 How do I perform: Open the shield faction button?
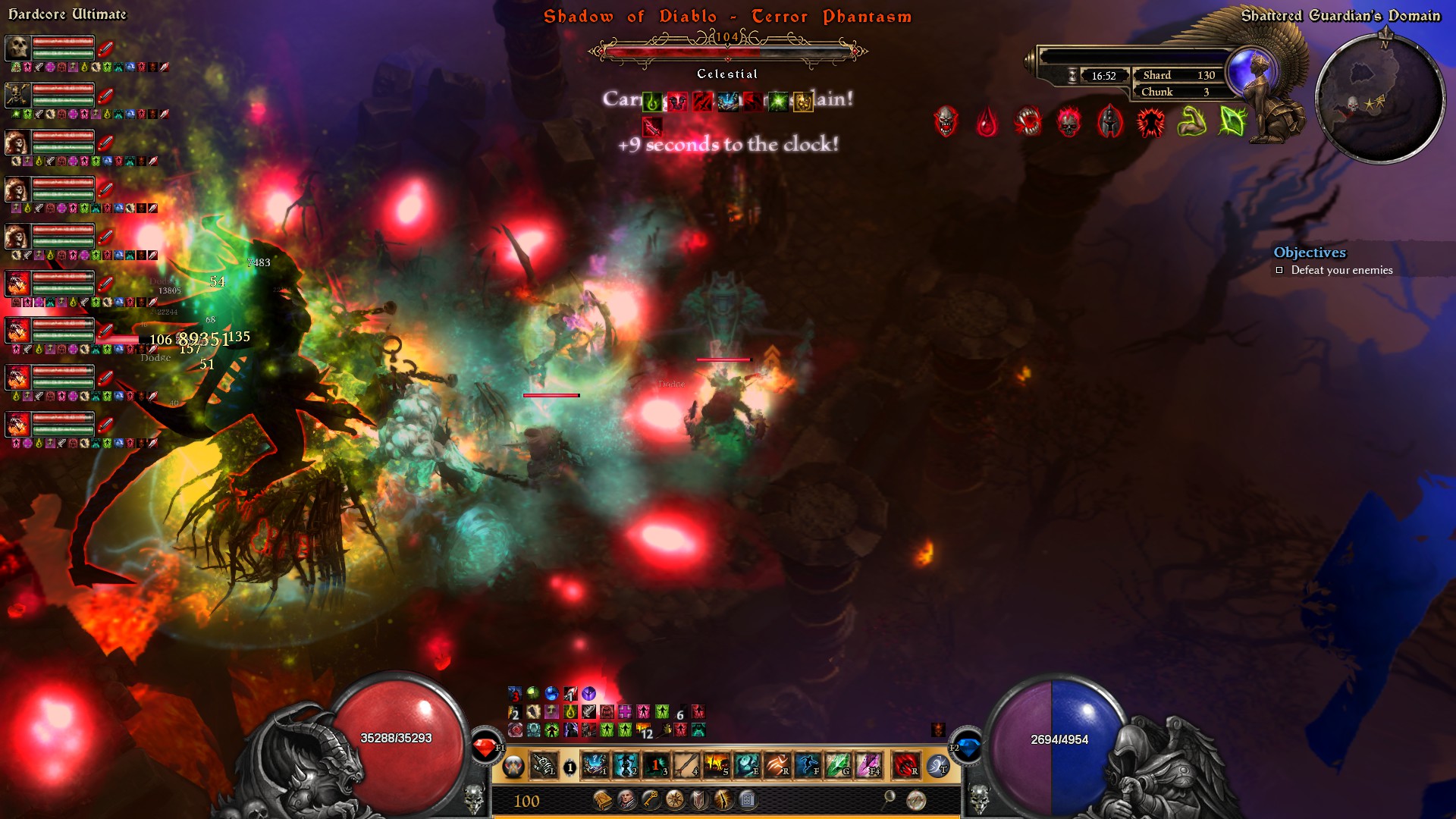(x=699, y=800)
